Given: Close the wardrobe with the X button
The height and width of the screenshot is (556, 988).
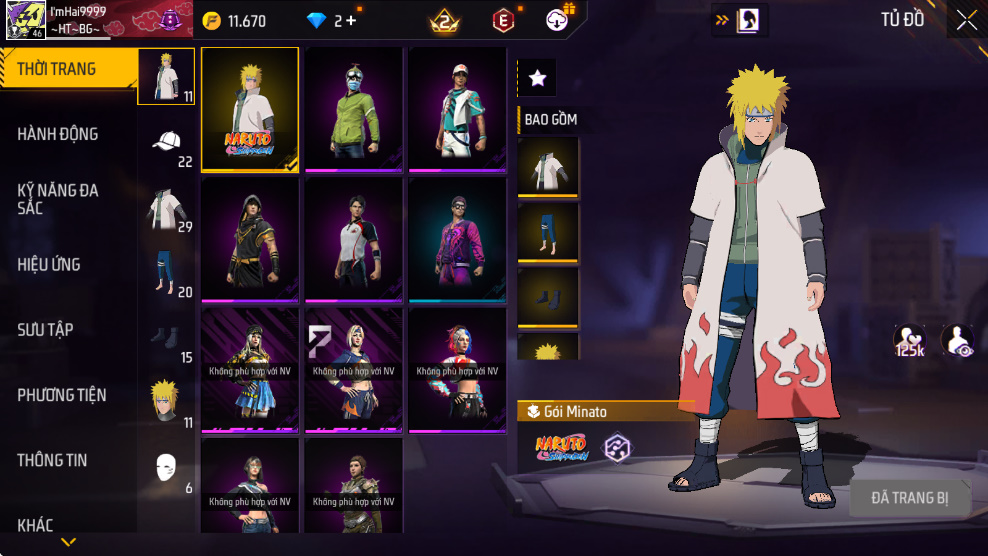Looking at the screenshot, I should pos(966,20).
